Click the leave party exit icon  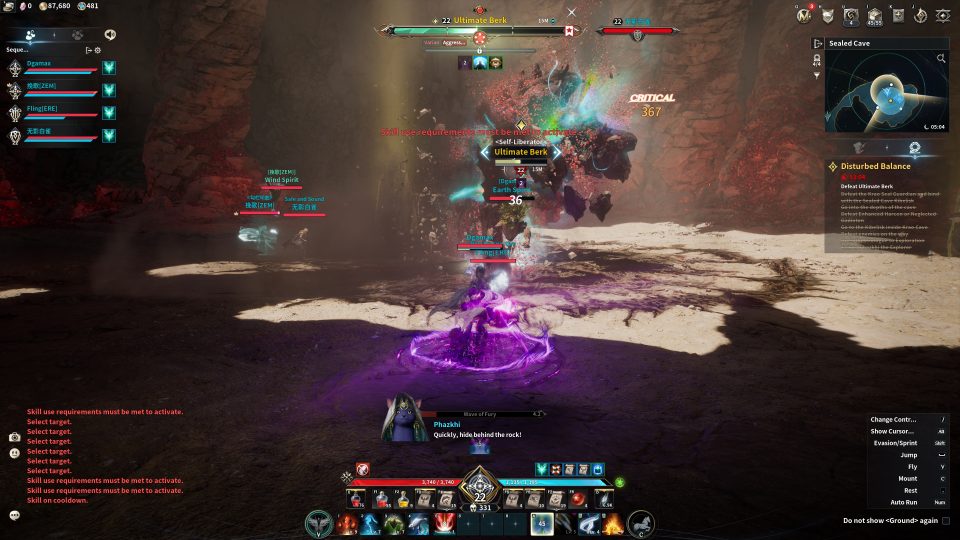pos(88,49)
